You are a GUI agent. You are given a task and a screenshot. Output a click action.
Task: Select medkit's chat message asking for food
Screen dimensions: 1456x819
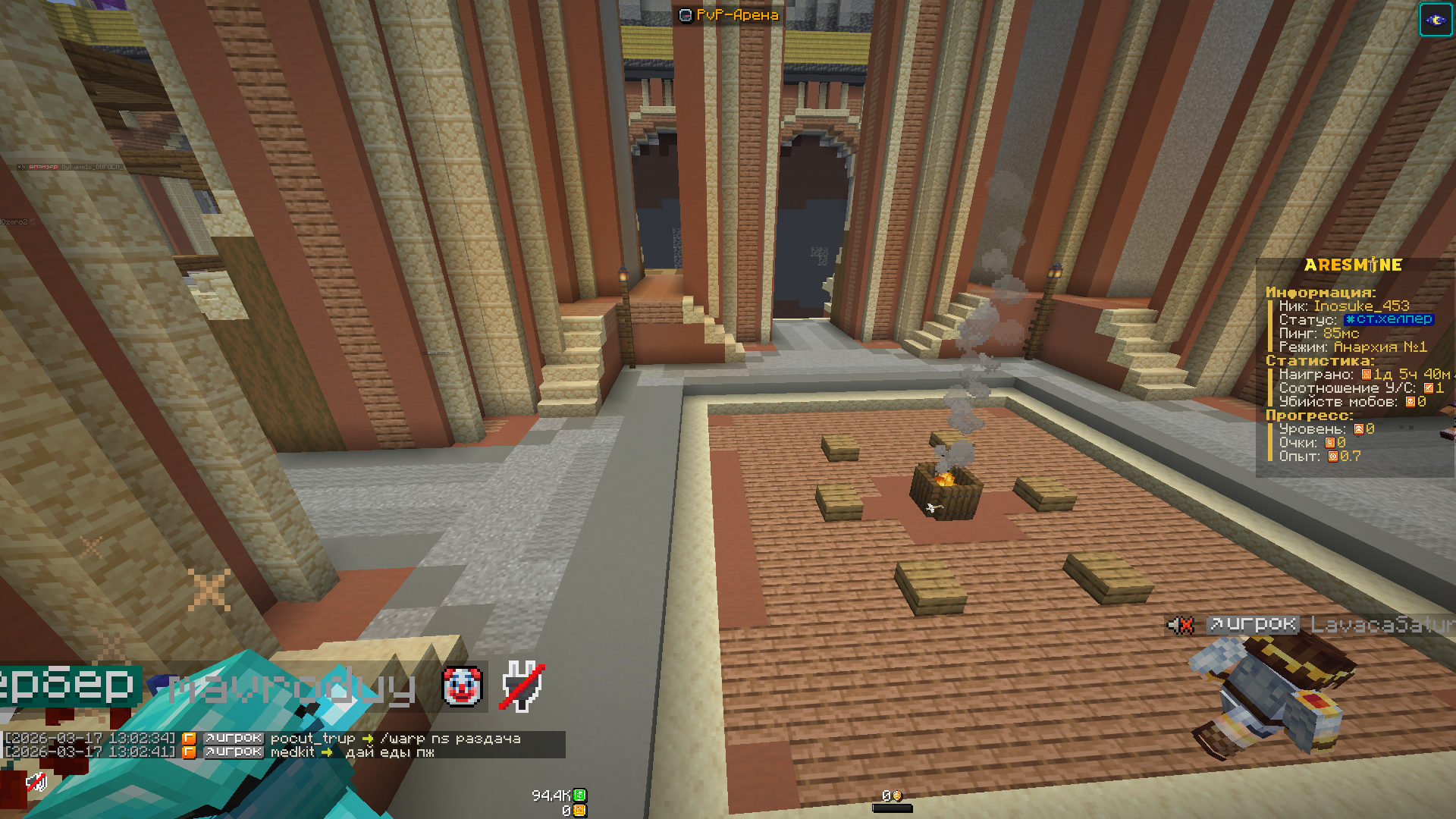389,752
